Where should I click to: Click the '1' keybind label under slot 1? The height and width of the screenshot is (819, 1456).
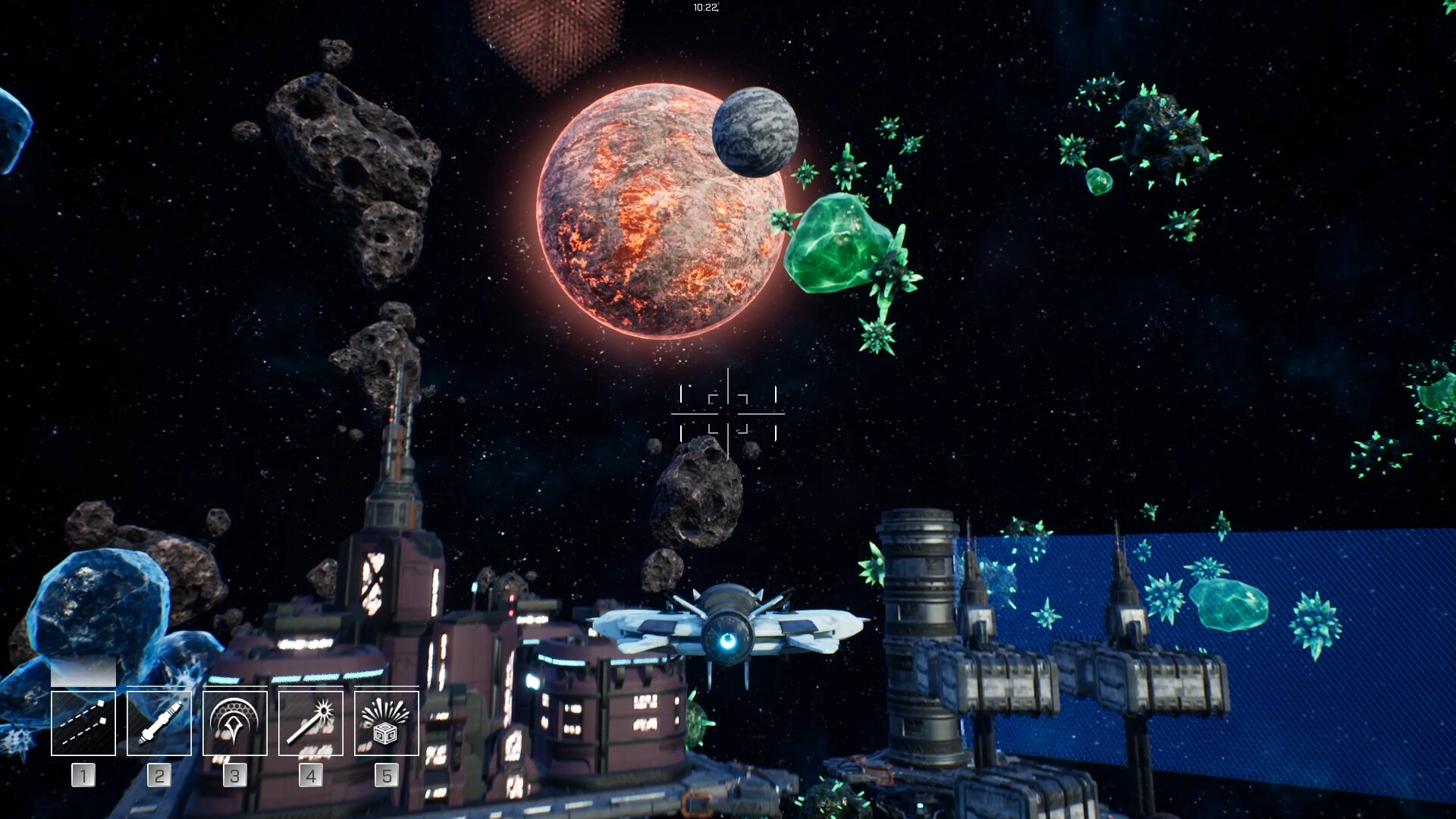point(83,776)
